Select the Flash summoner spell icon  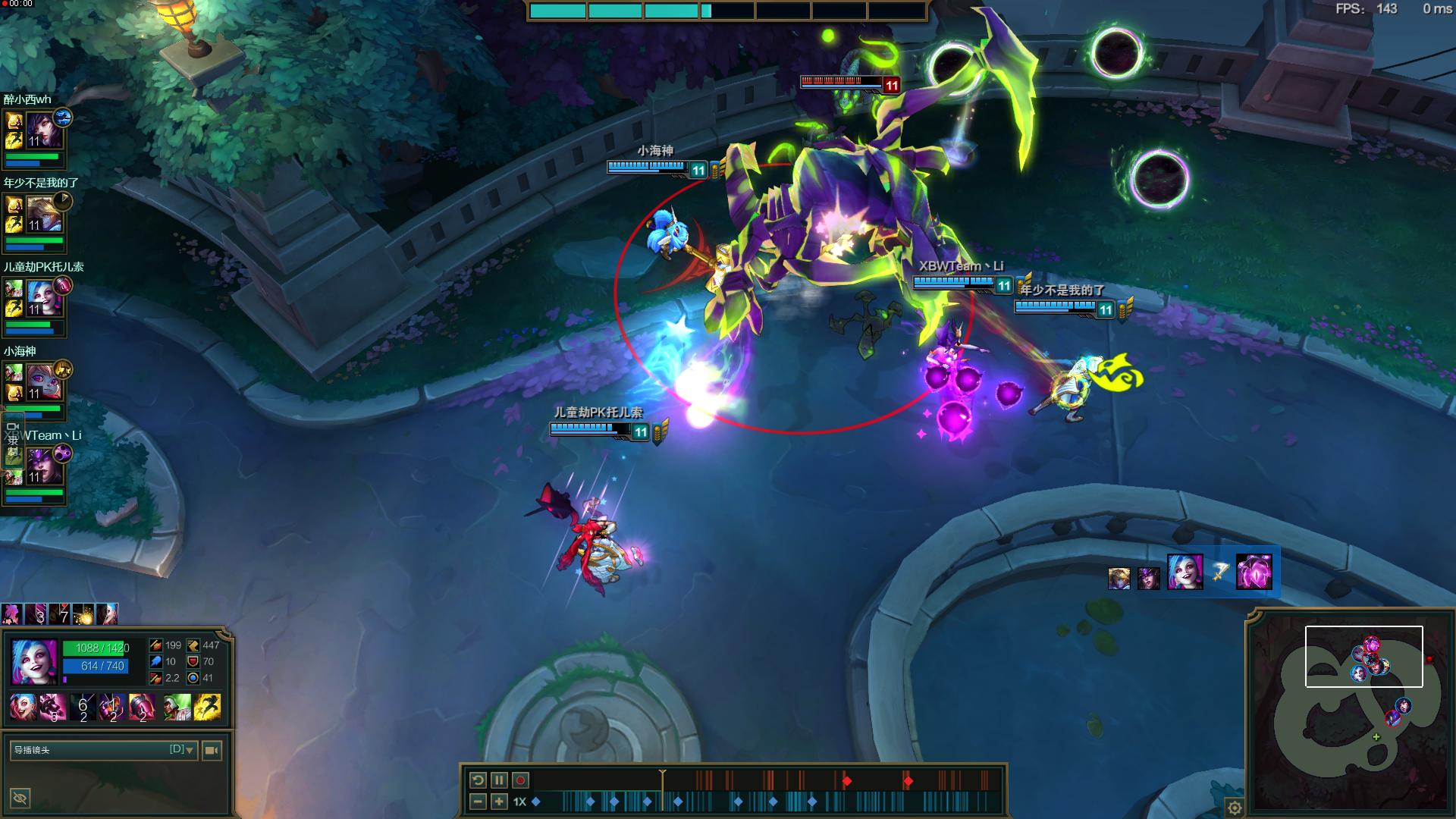pyautogui.click(x=207, y=707)
